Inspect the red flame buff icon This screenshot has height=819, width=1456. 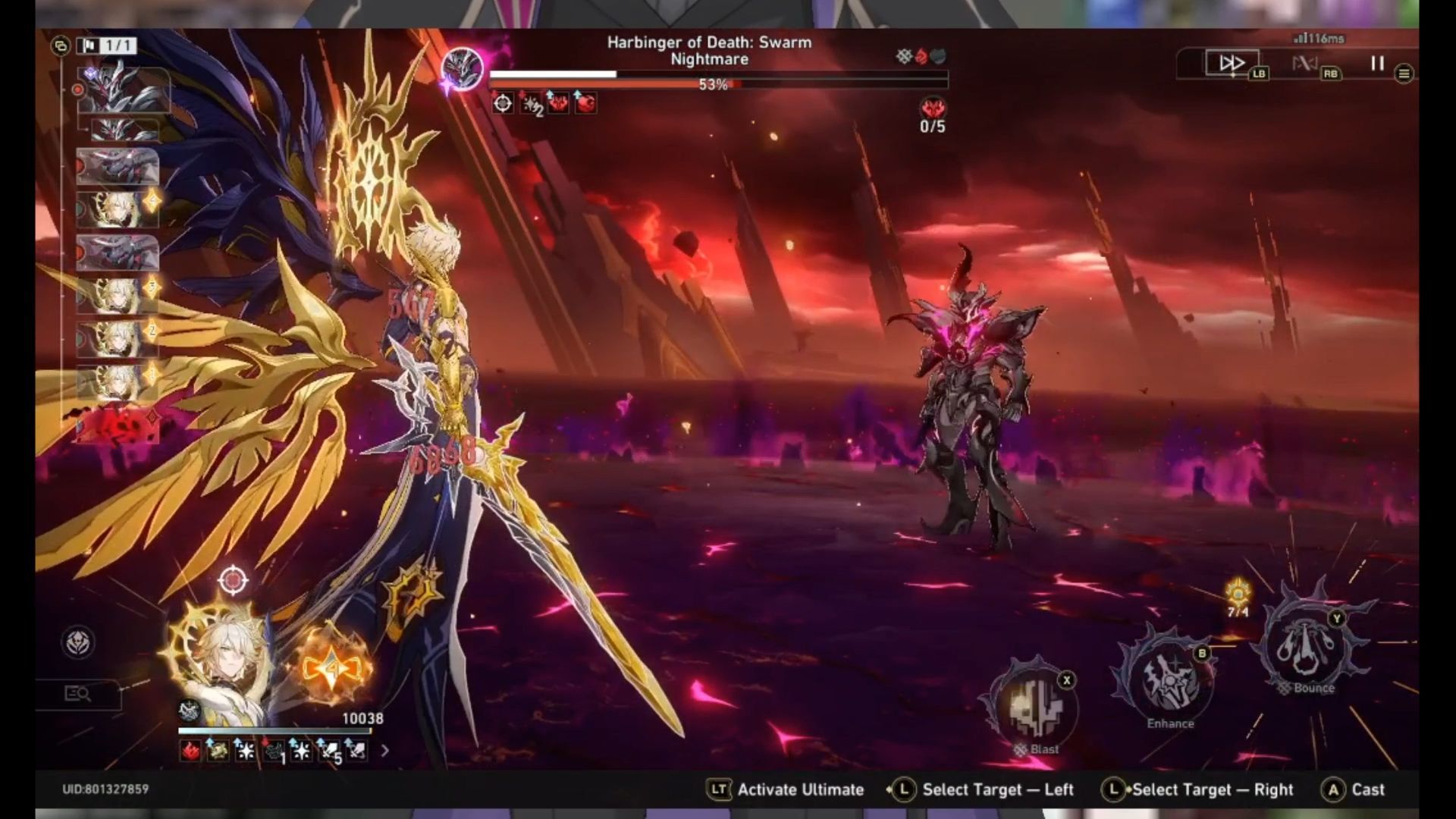coord(190,751)
